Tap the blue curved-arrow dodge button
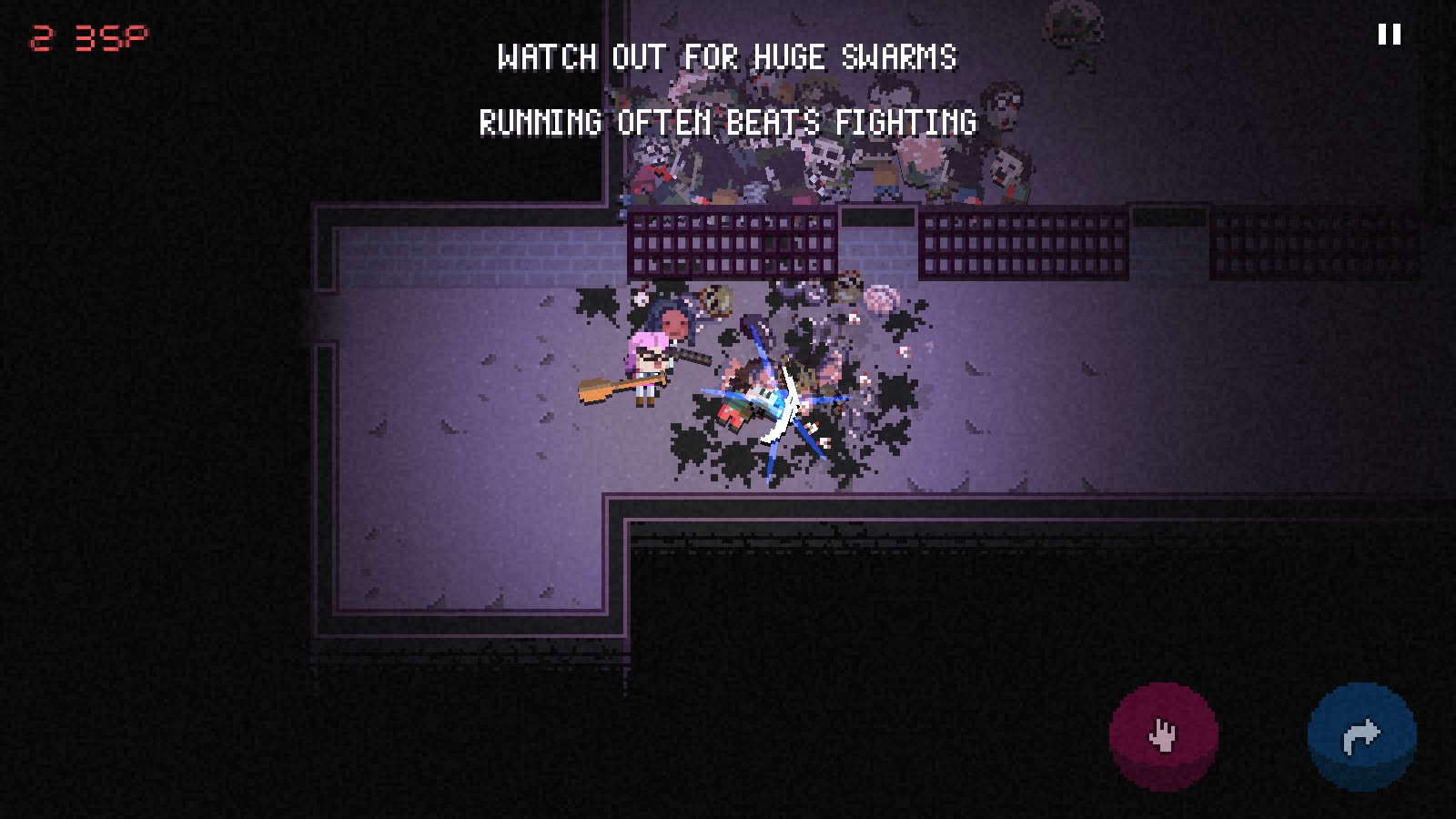The width and height of the screenshot is (1456, 819). (1361, 735)
